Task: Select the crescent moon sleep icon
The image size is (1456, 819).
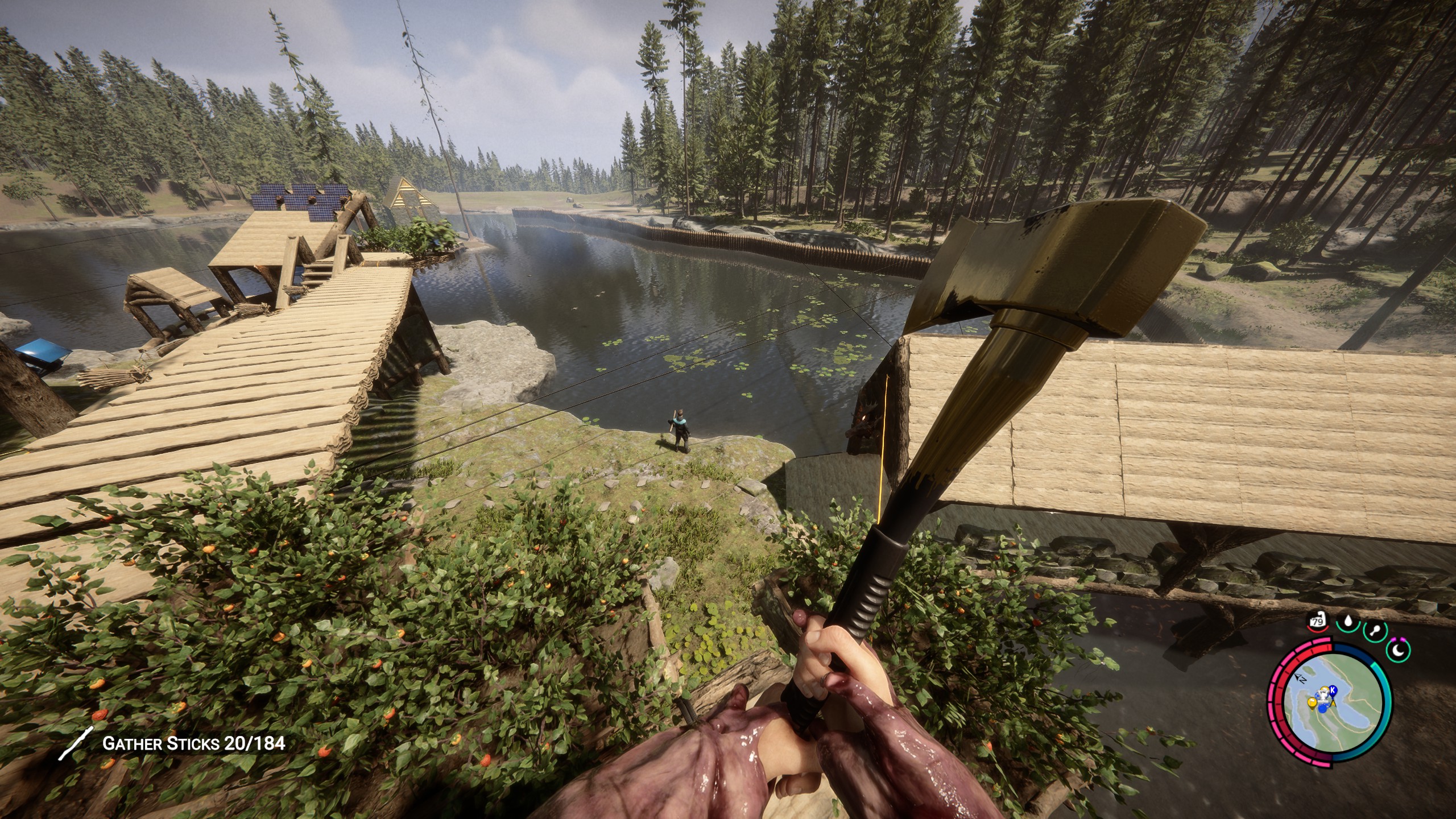Action: pyautogui.click(x=1399, y=650)
